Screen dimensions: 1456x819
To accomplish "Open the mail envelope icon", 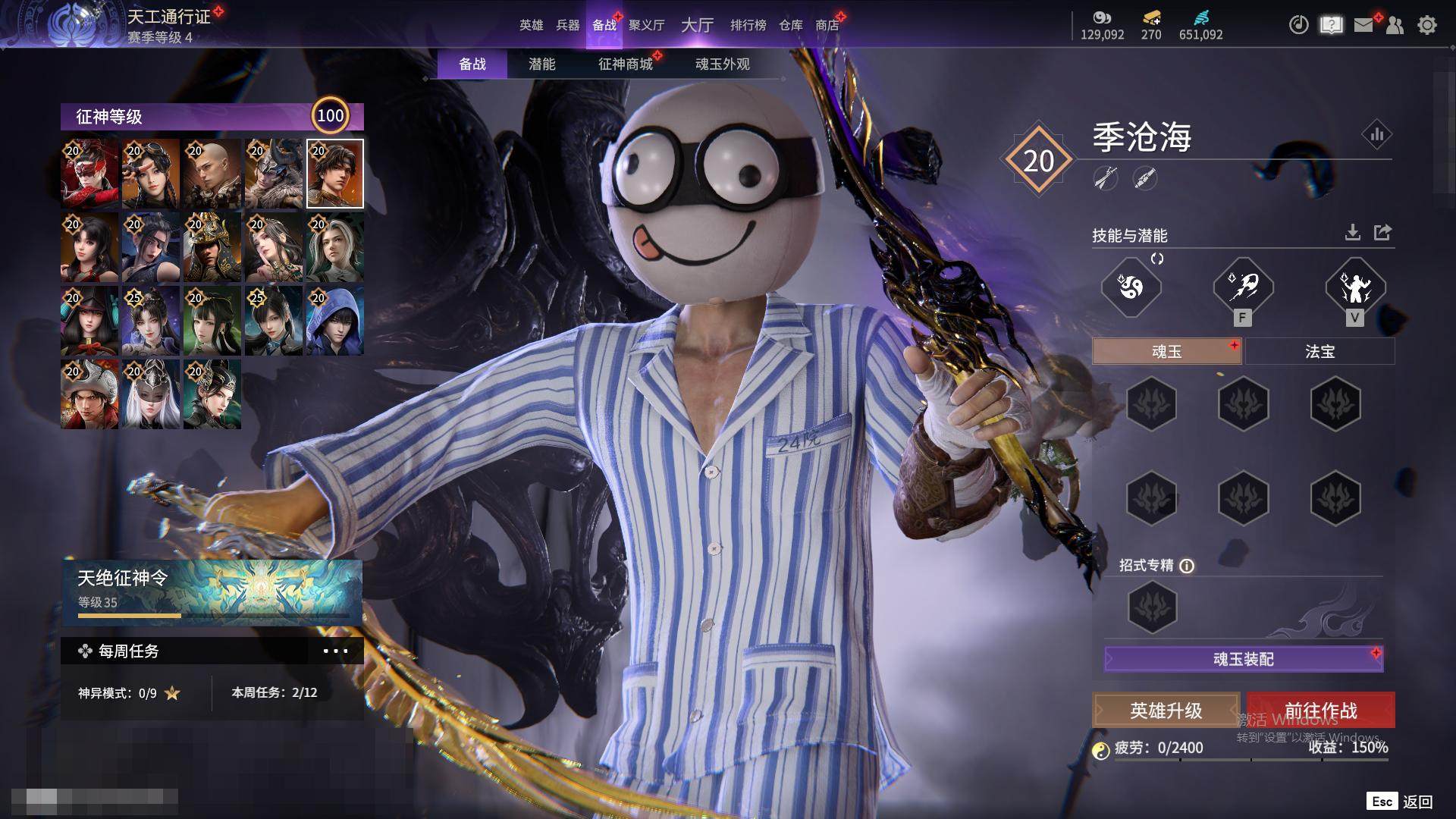I will coord(1363,25).
